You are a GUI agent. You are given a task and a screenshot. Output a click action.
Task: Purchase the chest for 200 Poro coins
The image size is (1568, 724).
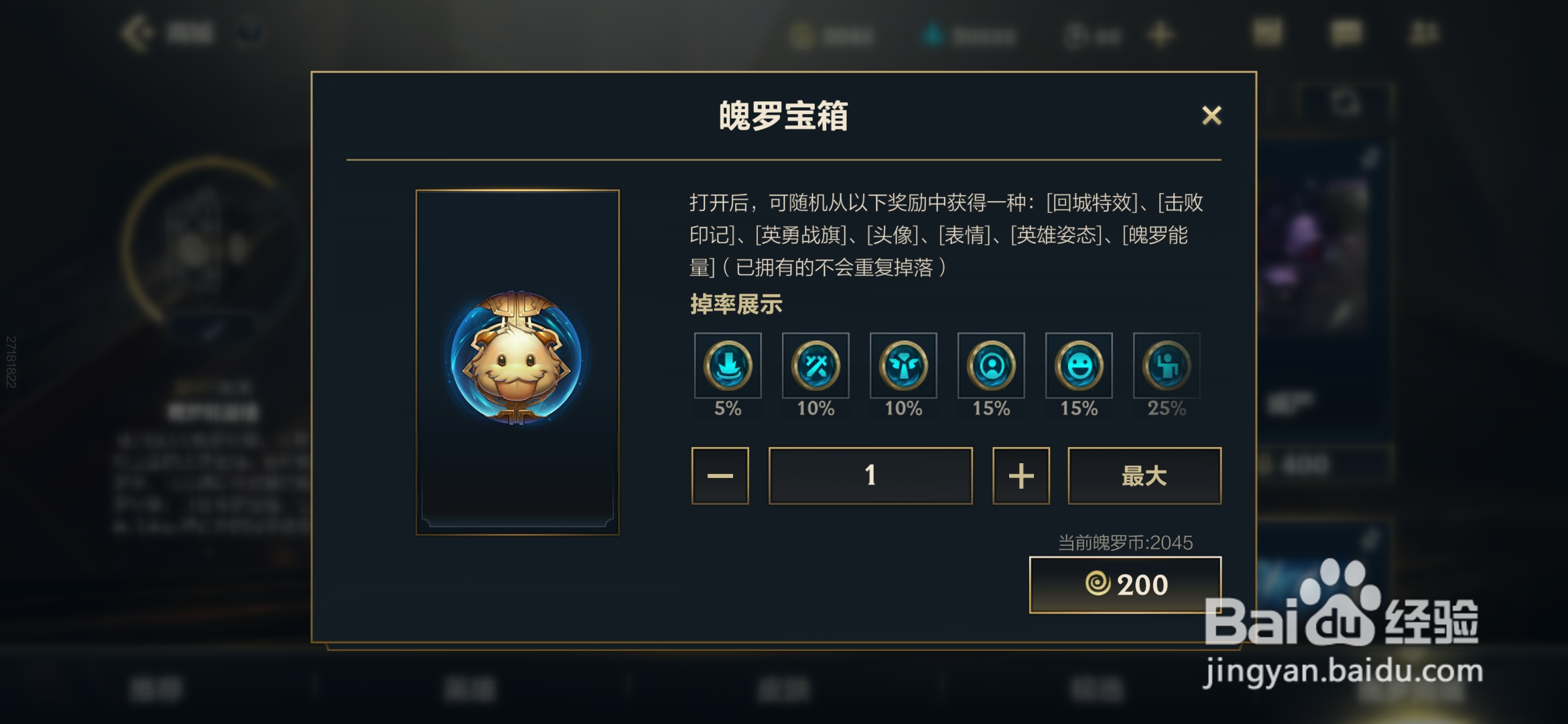pos(1125,584)
